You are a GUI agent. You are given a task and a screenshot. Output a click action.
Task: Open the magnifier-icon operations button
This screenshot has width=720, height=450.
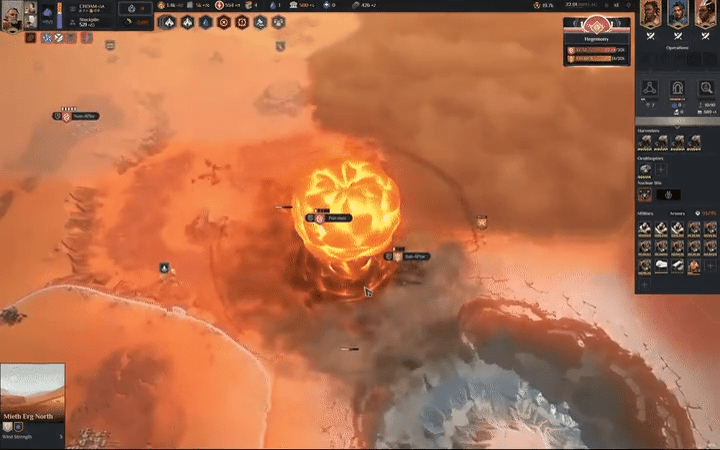[x=707, y=89]
